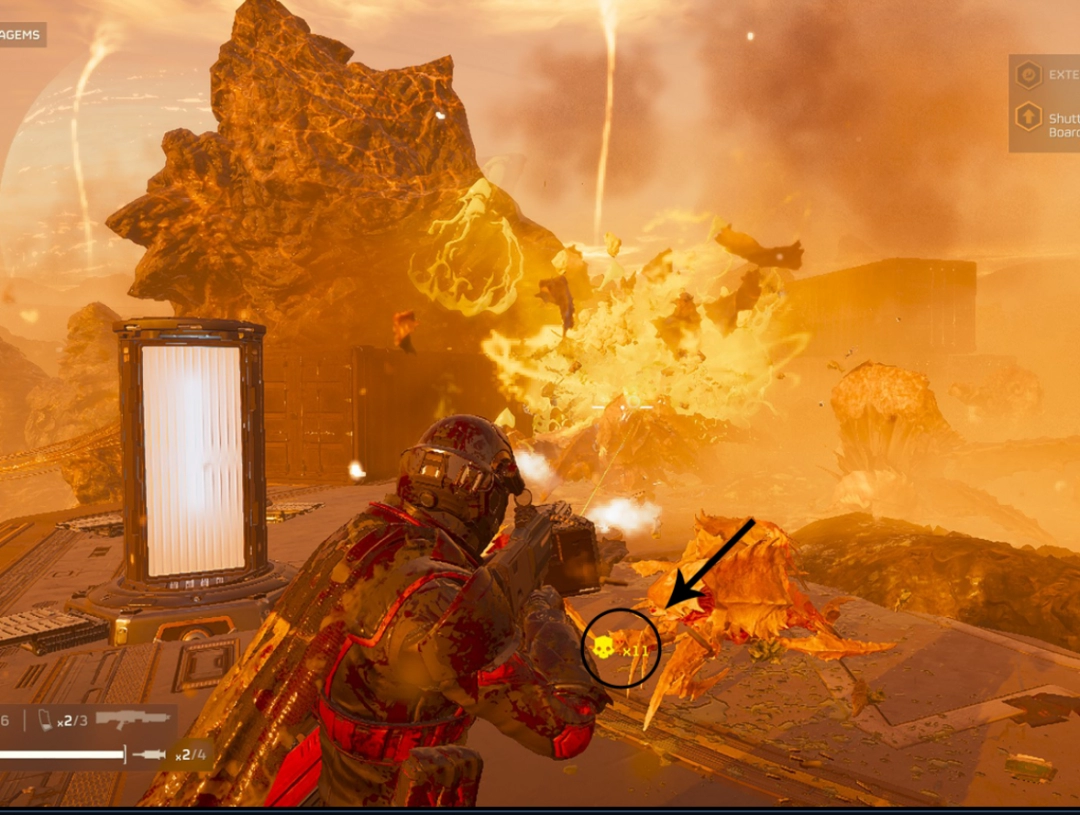
Task: Click the ammo magazine icon
Action: 45,720
